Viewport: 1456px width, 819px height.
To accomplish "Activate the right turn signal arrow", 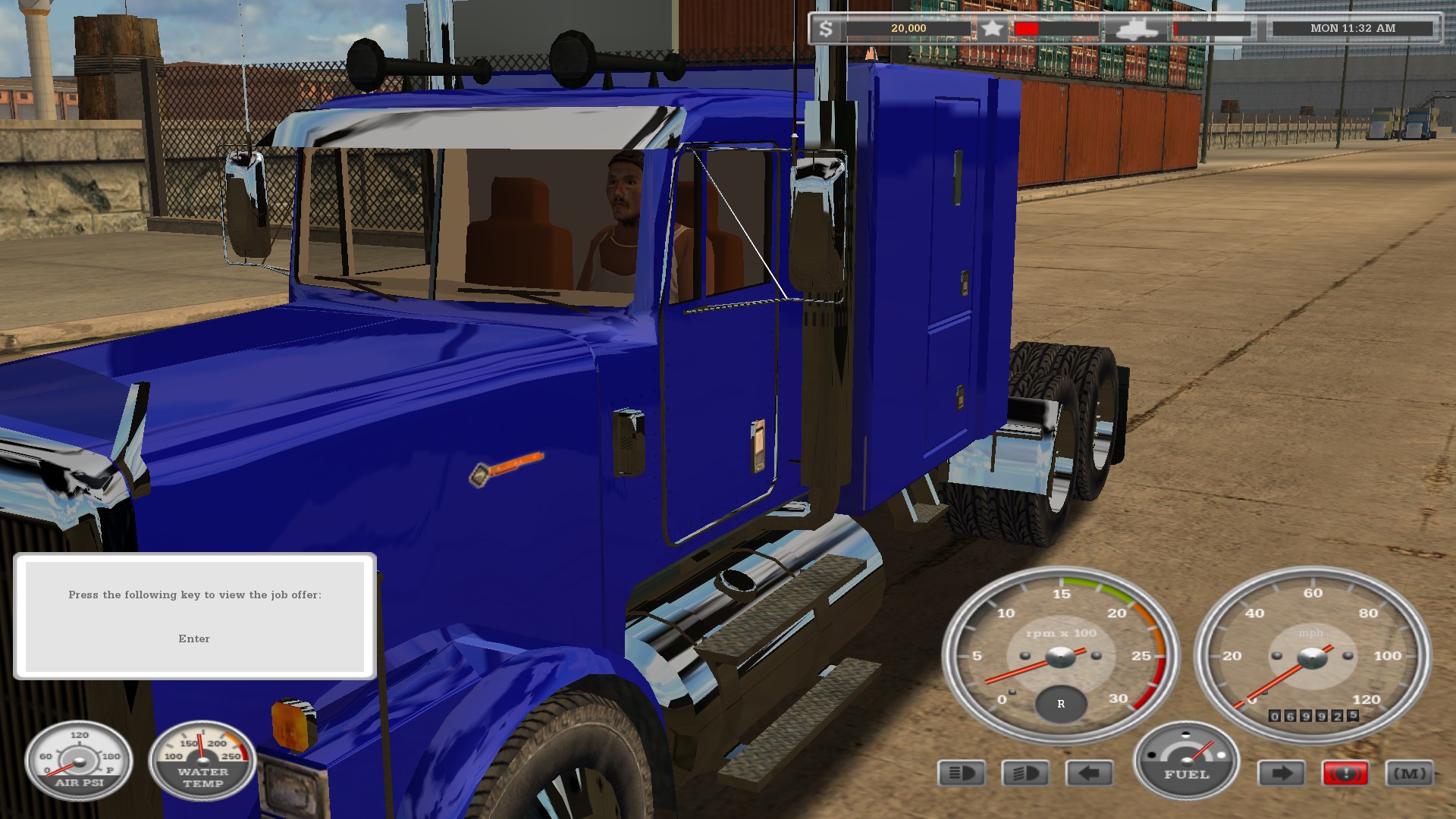I will click(x=1281, y=773).
